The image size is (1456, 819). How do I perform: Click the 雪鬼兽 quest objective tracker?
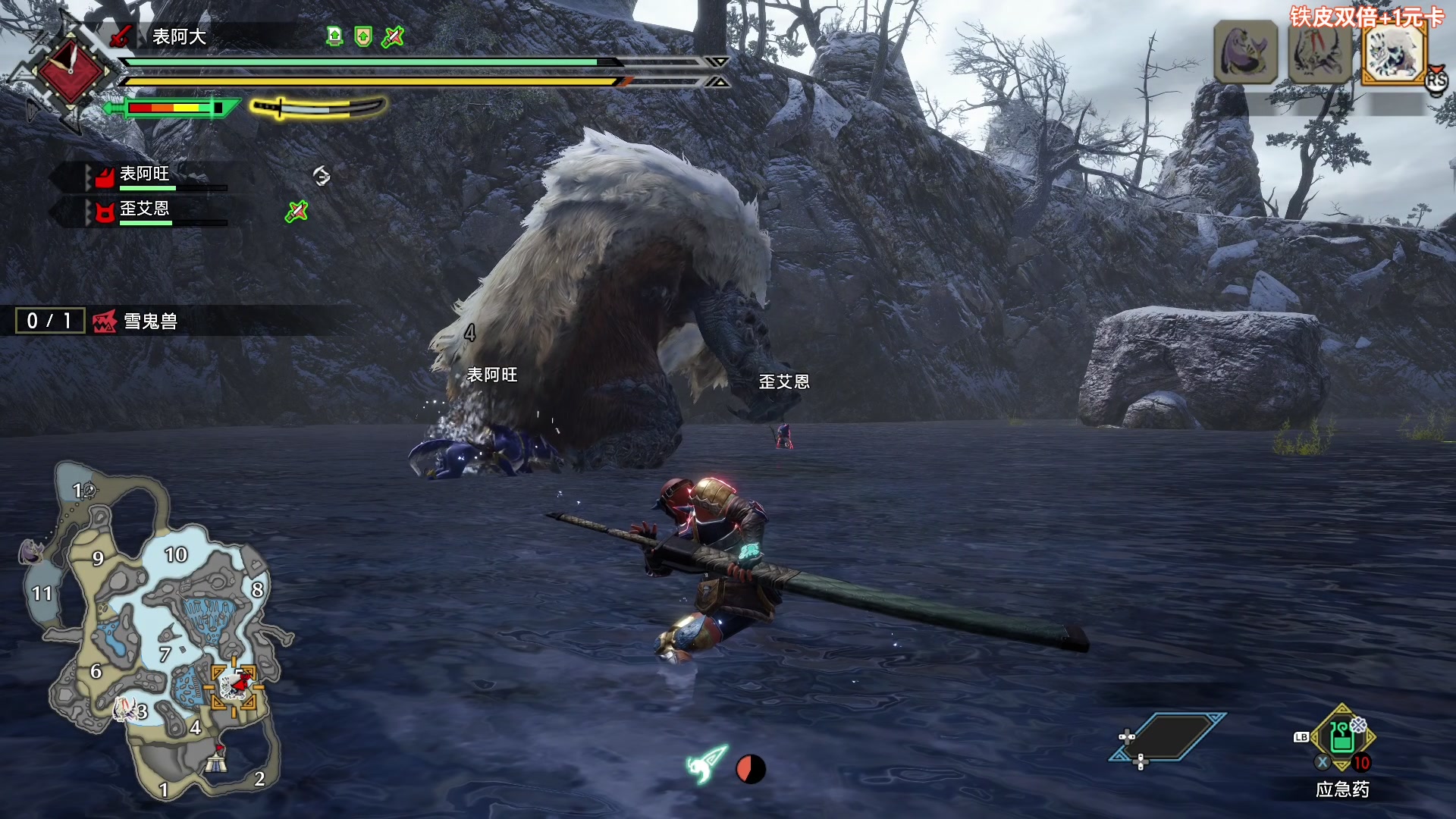click(150, 321)
